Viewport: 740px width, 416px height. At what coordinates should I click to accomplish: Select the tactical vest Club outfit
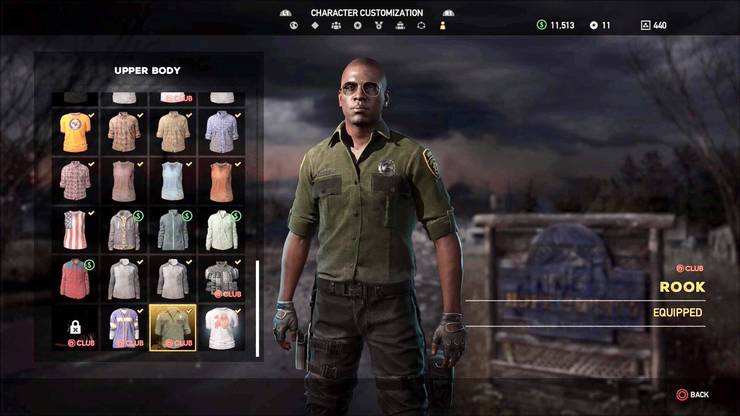coord(221,278)
